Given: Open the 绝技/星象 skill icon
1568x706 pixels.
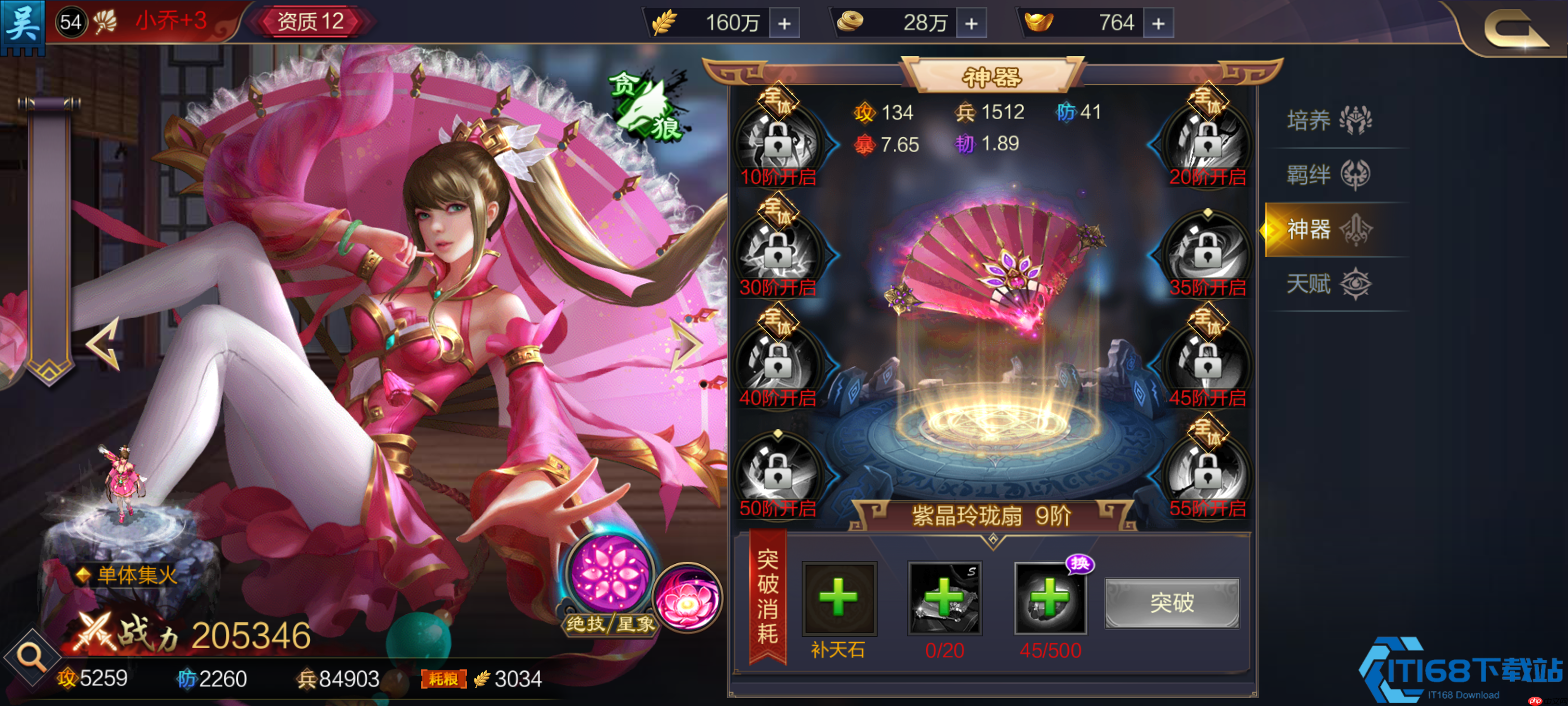Looking at the screenshot, I should click(x=609, y=575).
